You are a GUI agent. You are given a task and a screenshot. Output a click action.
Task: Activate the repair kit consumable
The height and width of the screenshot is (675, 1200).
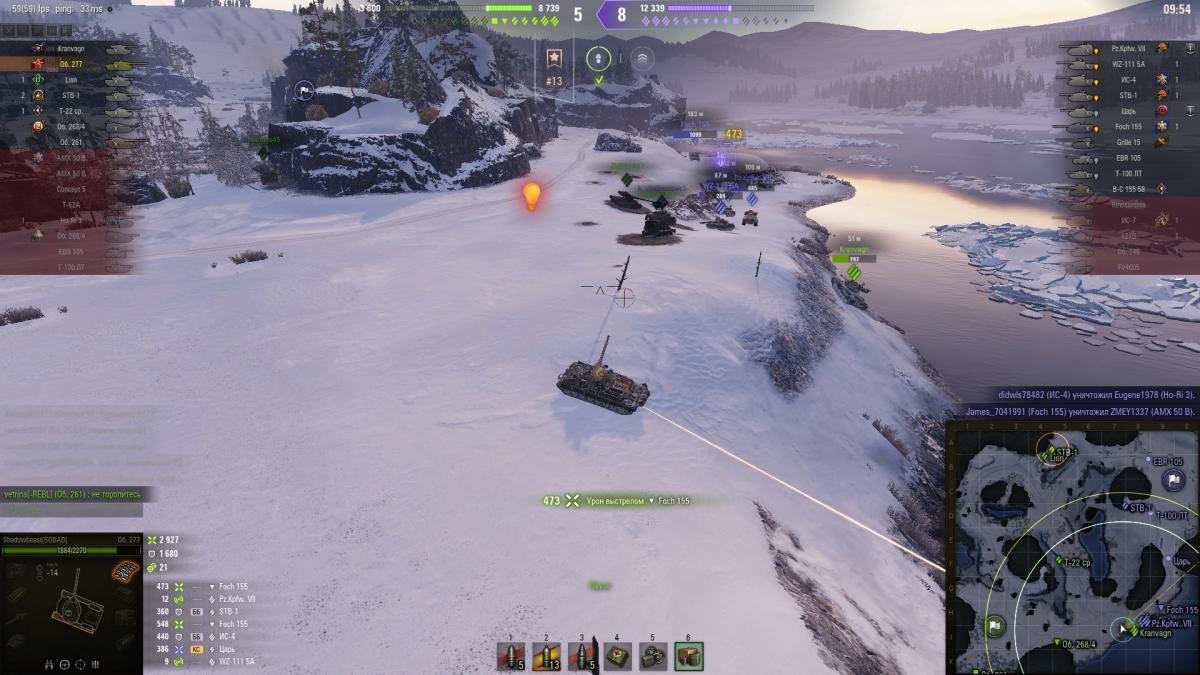[653, 656]
